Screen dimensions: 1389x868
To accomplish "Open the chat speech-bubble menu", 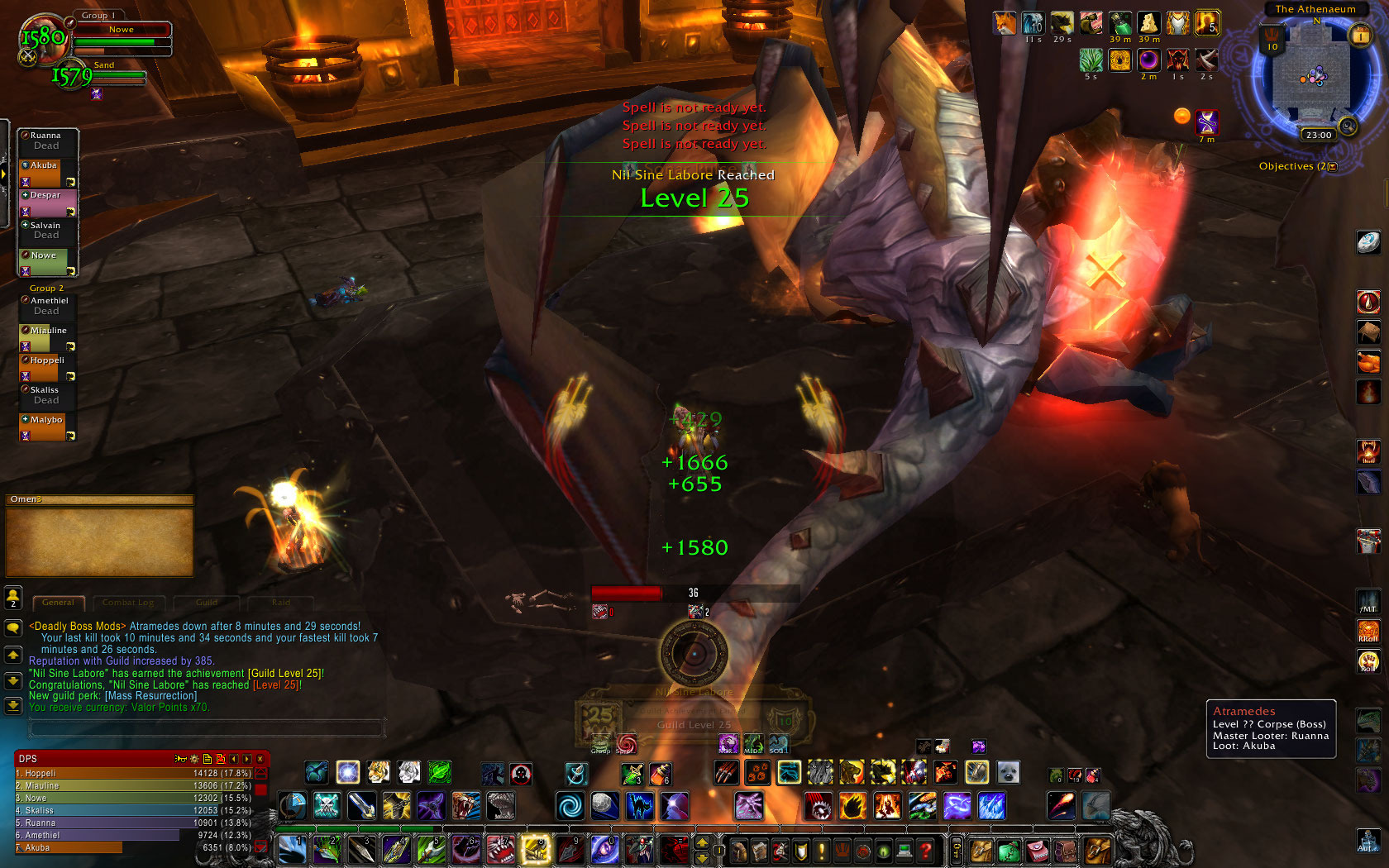I will (x=13, y=628).
